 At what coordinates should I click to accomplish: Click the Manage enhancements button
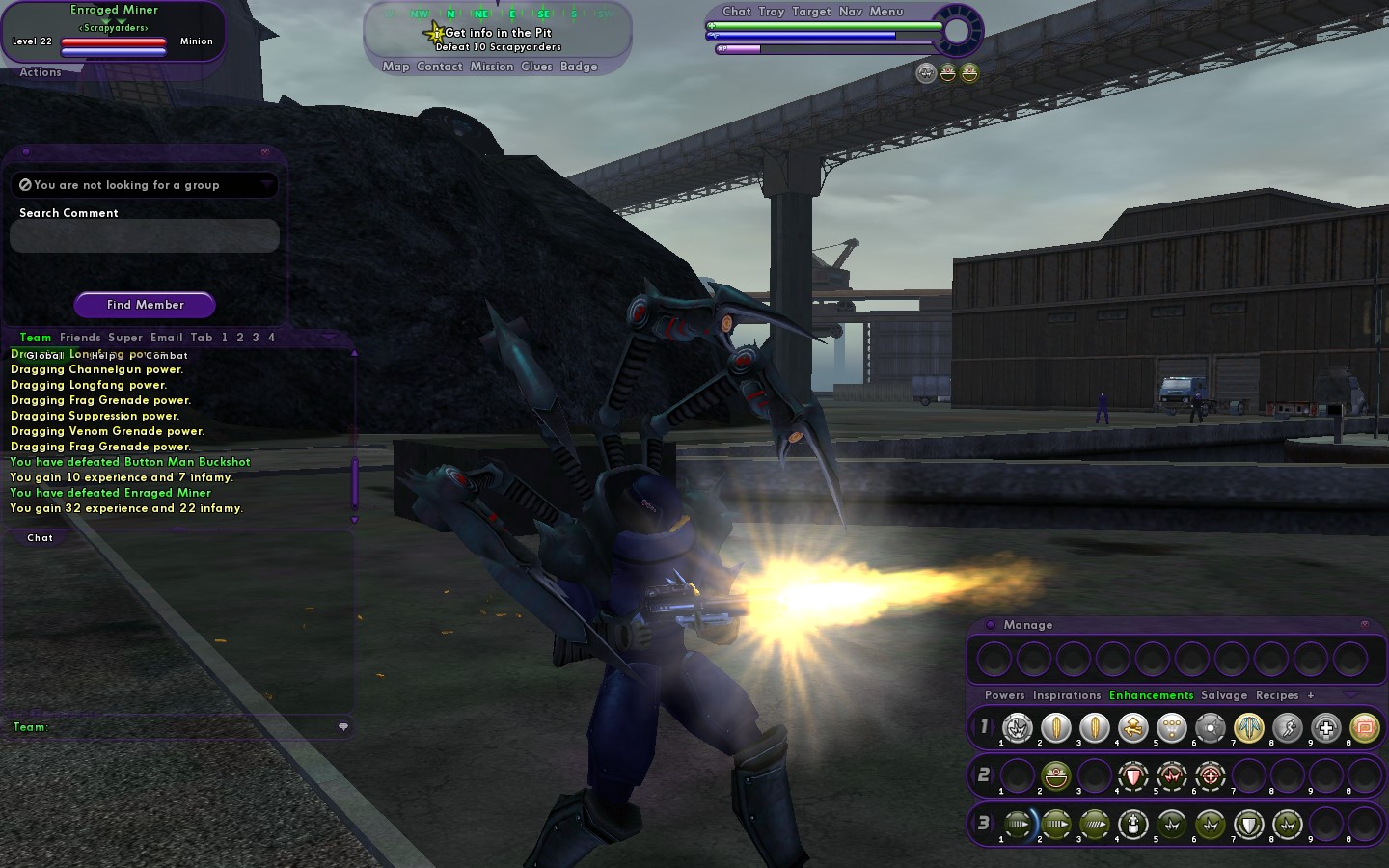(1027, 625)
